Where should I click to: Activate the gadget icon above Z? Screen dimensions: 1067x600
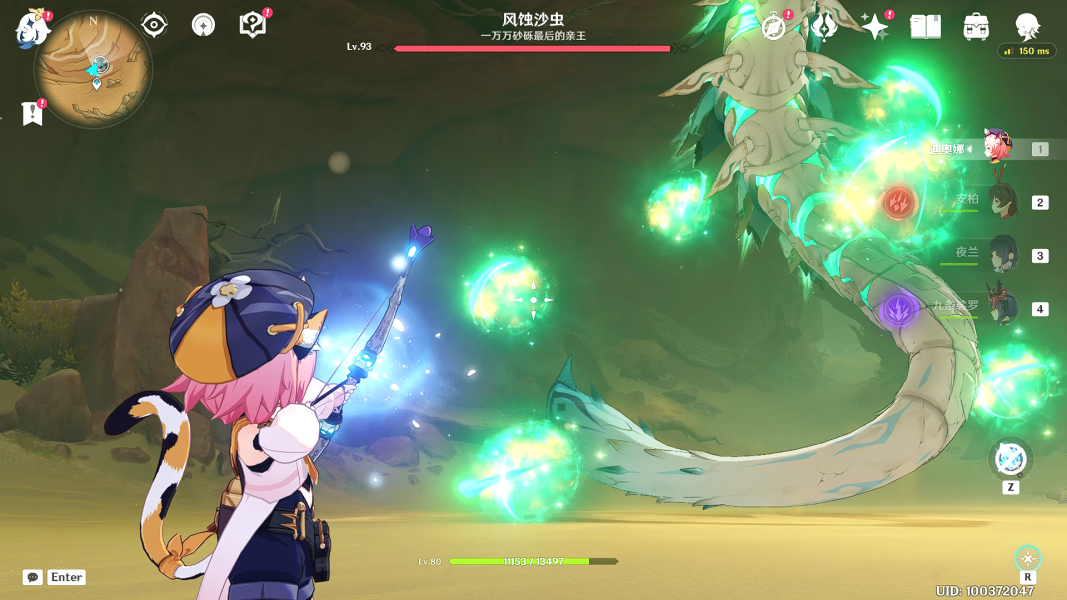click(x=1010, y=459)
